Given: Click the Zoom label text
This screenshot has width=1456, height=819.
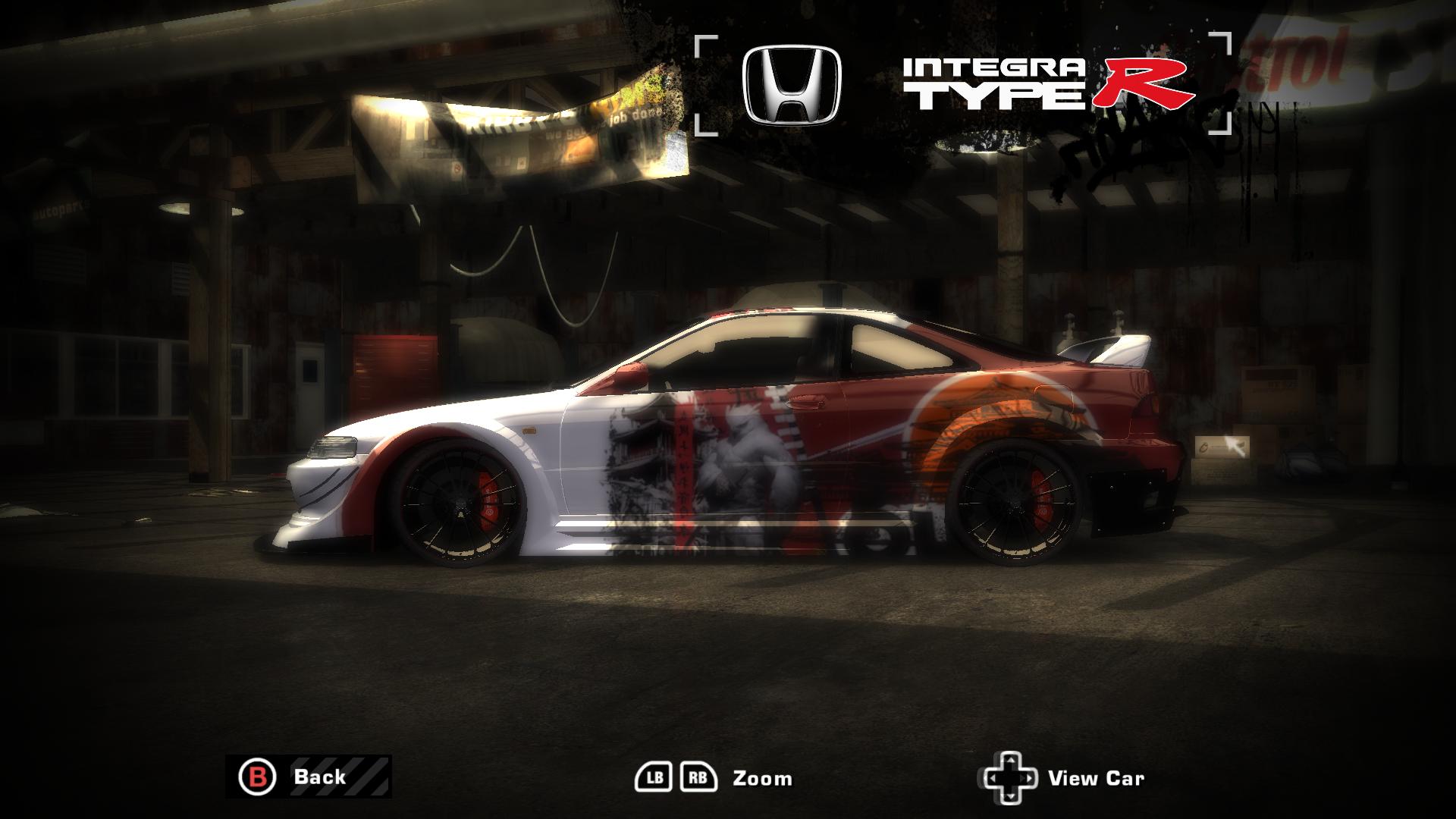Looking at the screenshot, I should (761, 778).
